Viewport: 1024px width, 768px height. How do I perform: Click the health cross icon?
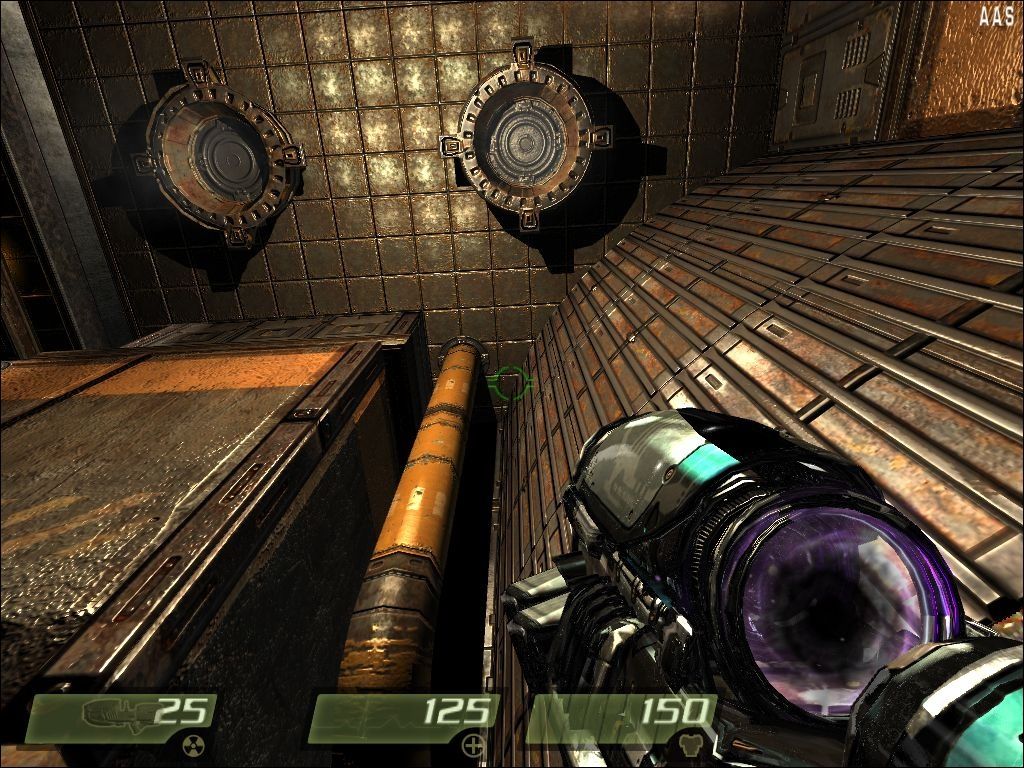(474, 744)
